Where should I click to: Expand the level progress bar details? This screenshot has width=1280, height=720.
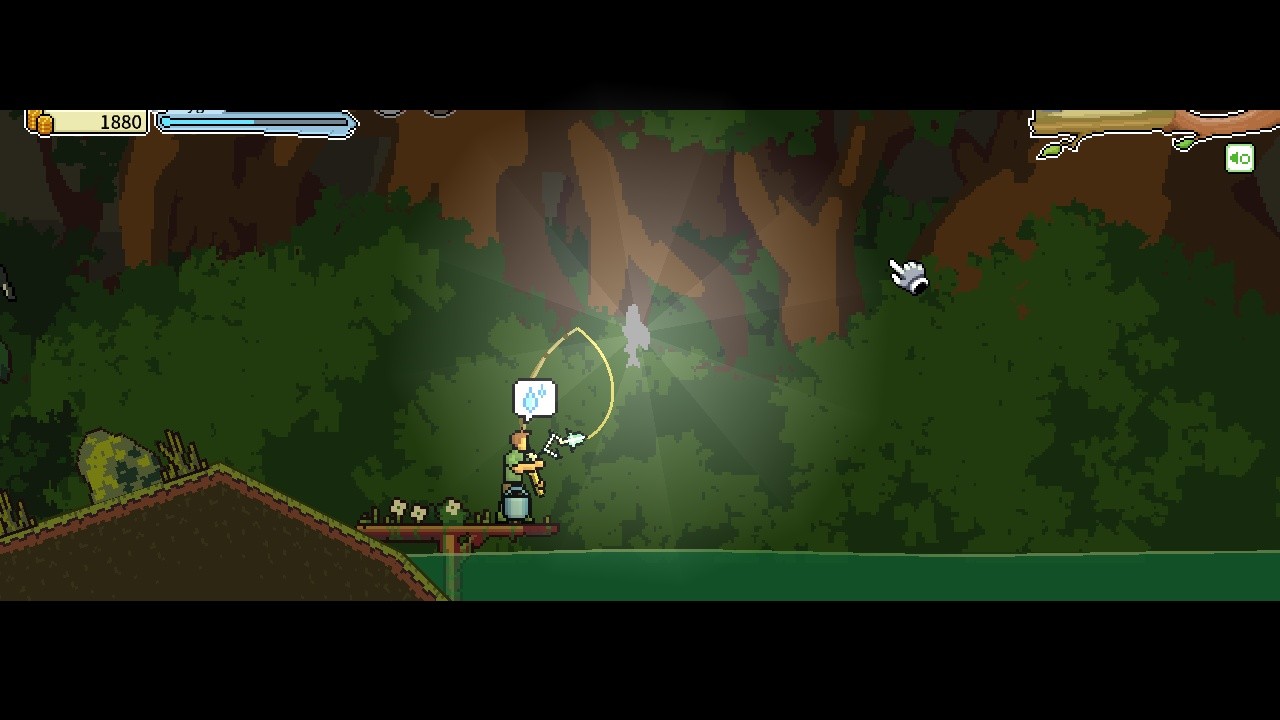click(255, 124)
